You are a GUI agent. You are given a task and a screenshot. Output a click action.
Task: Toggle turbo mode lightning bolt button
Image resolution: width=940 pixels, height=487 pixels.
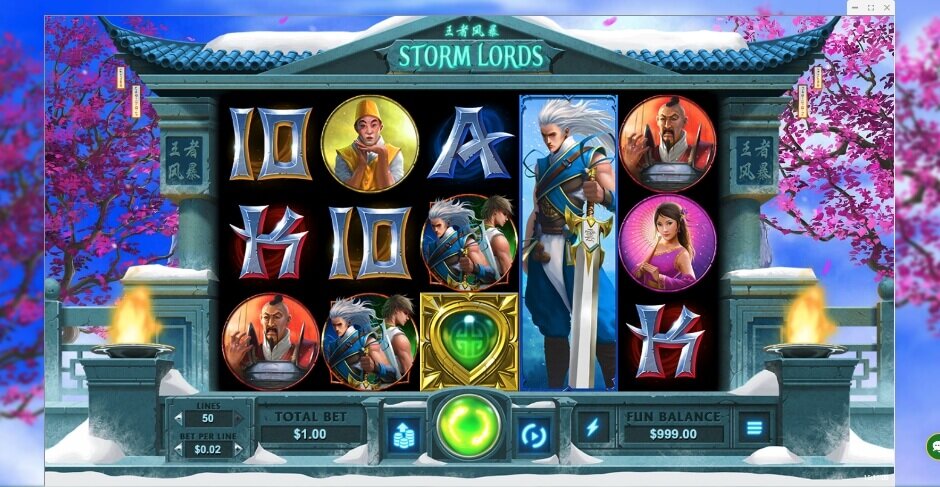[592, 428]
